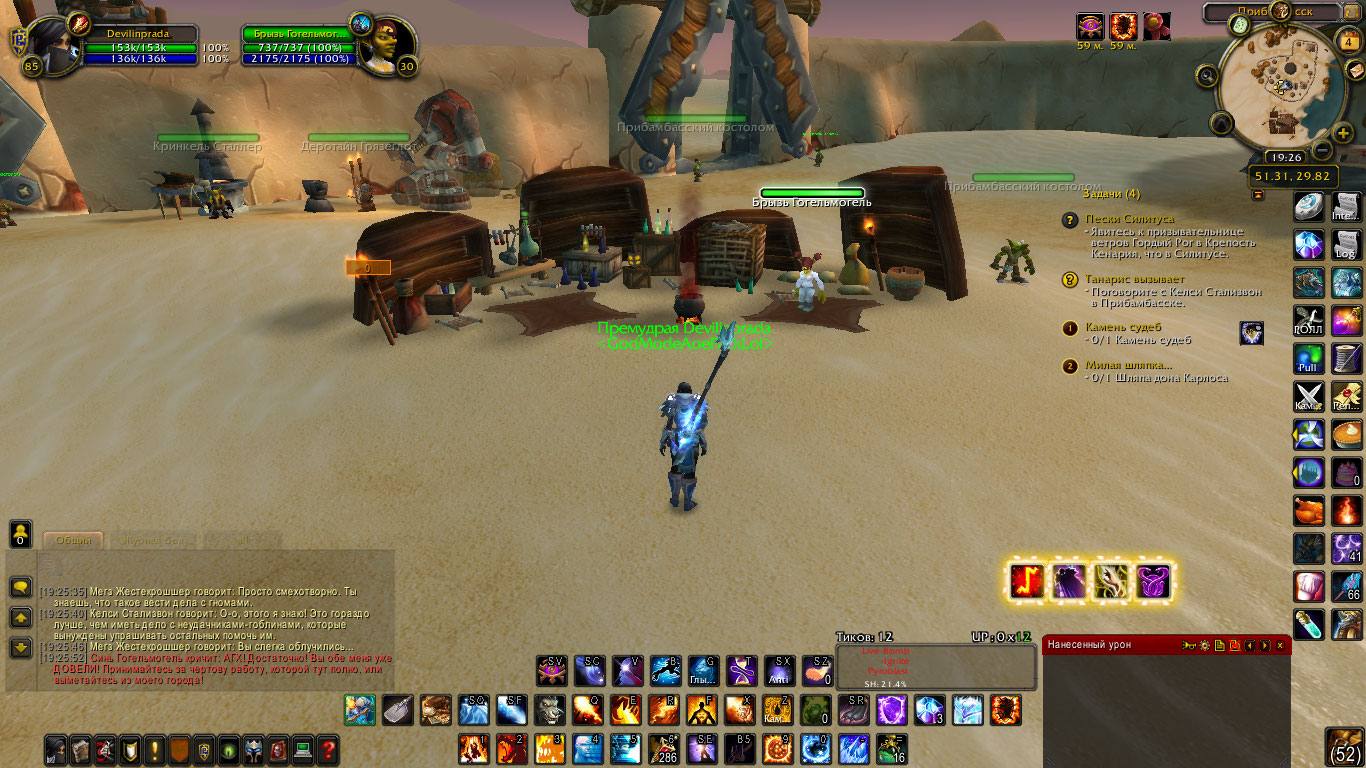Image resolution: width=1366 pixels, height=768 pixels.
Task: Select the Devilinprada player portrait
Action: (x=50, y=45)
